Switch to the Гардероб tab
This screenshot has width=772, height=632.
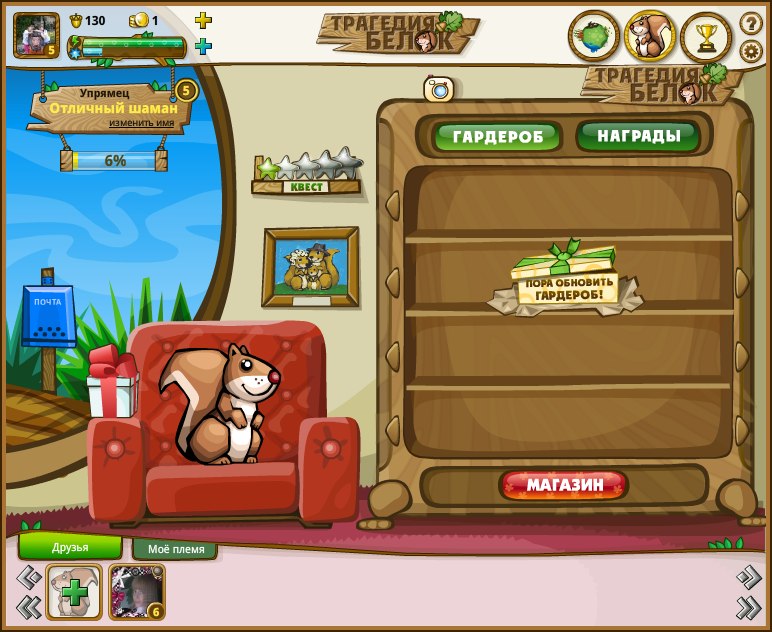pos(497,137)
